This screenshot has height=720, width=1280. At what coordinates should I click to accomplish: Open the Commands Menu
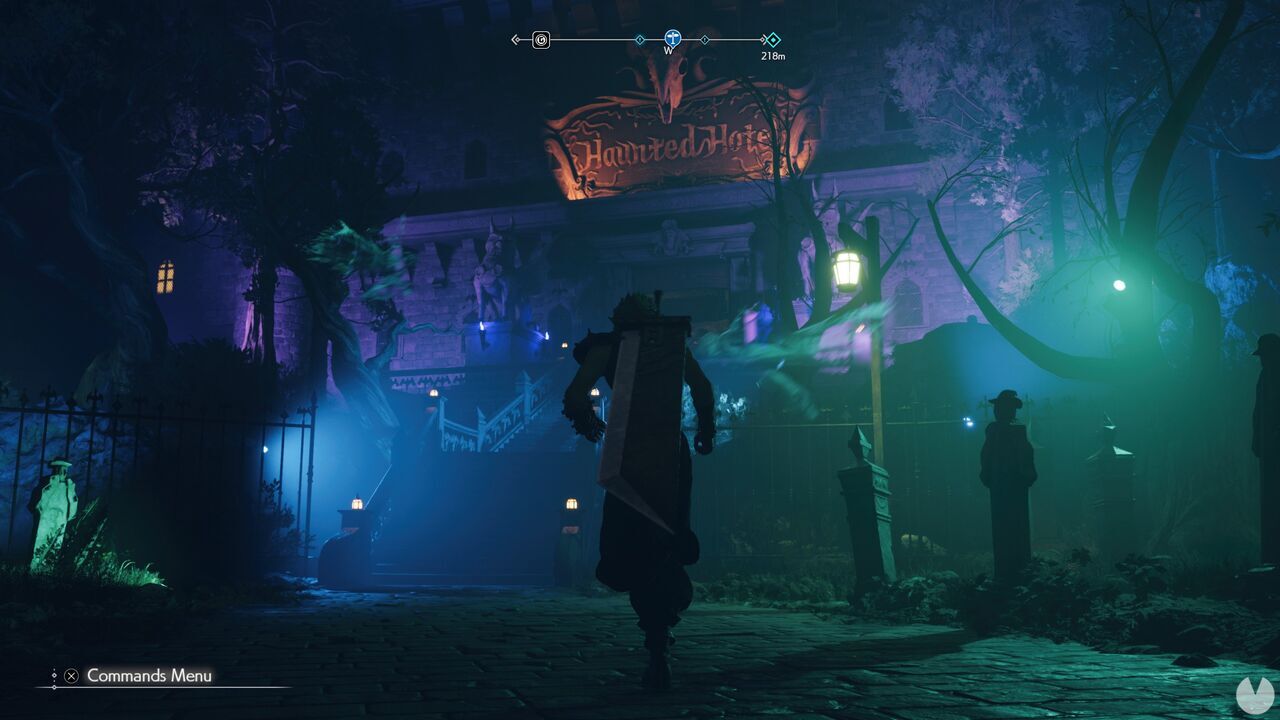pyautogui.click(x=71, y=676)
